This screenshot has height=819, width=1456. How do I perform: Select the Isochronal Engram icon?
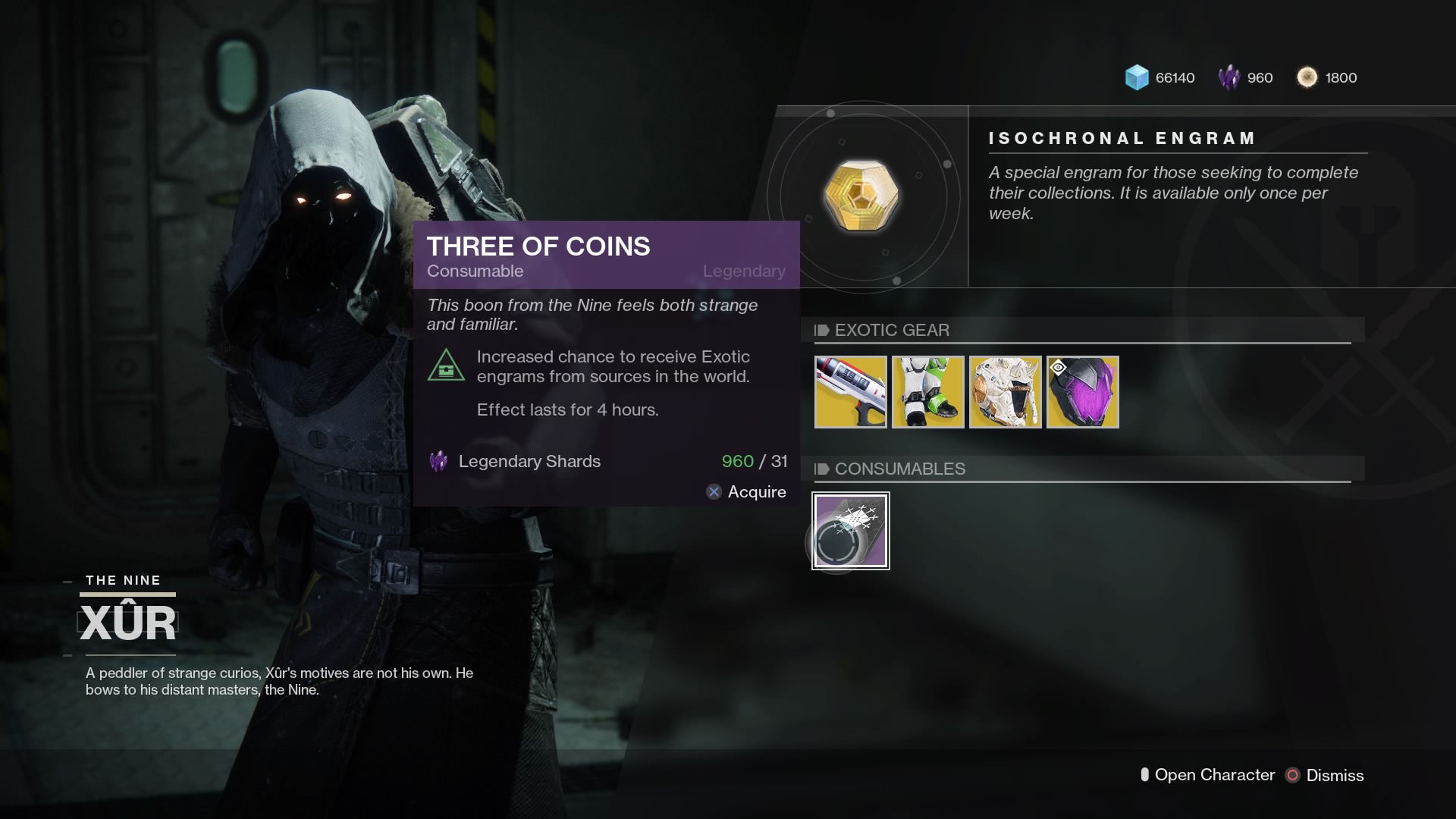pyautogui.click(x=861, y=196)
